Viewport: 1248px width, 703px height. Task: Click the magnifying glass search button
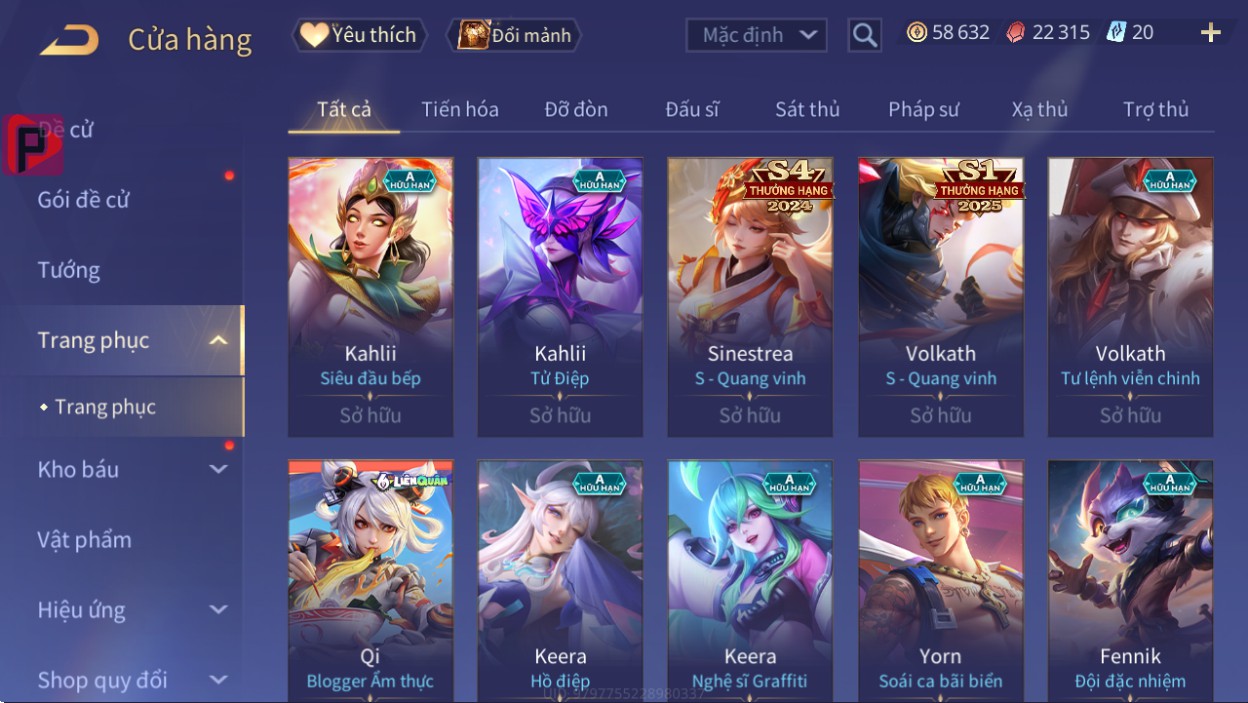864,36
